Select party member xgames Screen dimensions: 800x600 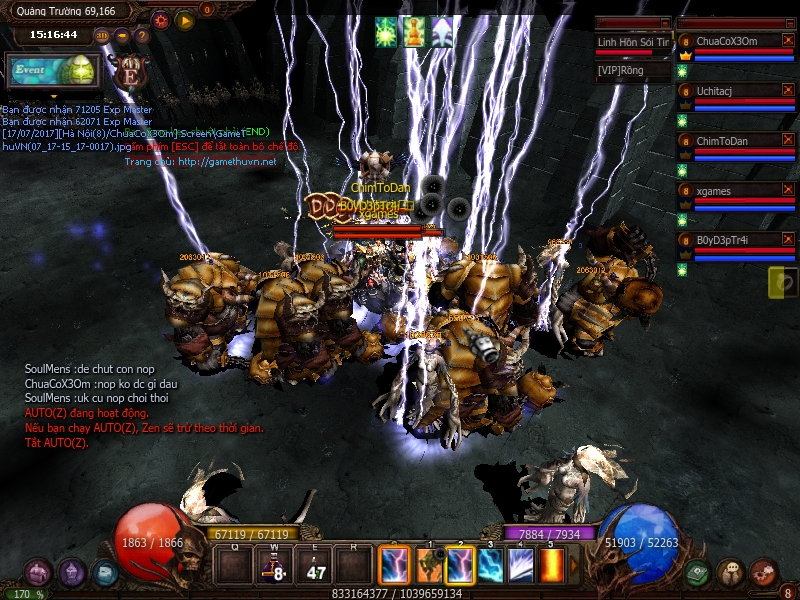click(x=735, y=190)
